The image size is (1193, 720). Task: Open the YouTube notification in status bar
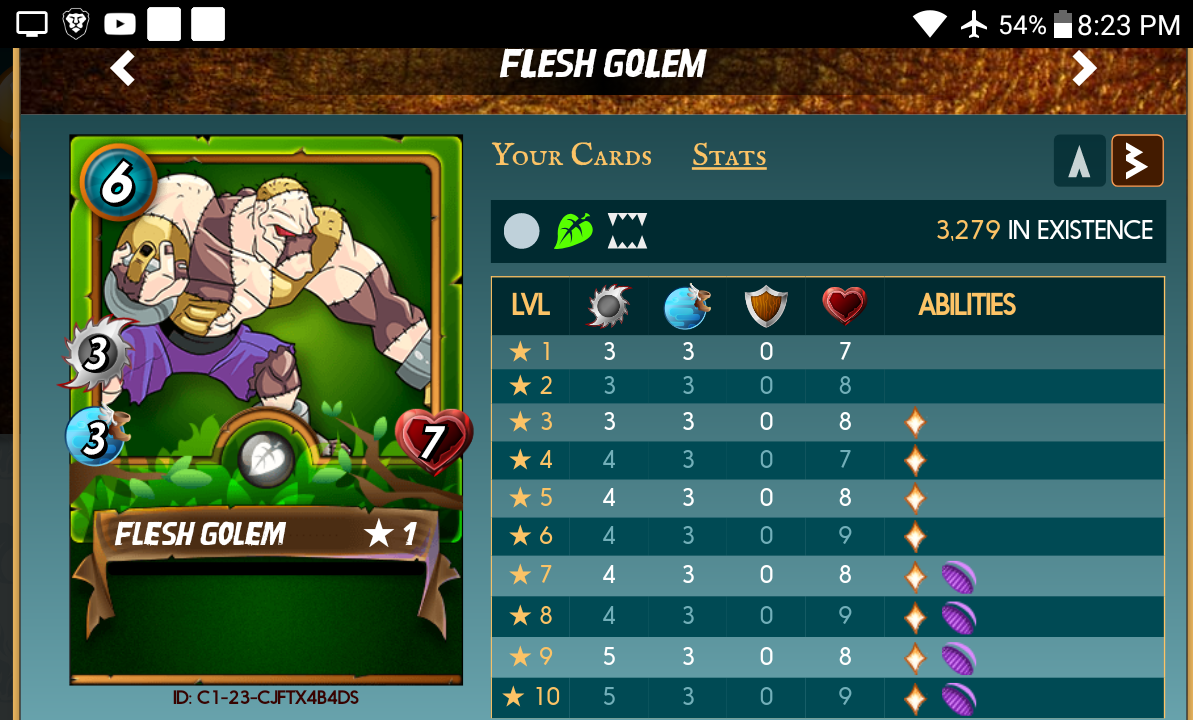(119, 24)
